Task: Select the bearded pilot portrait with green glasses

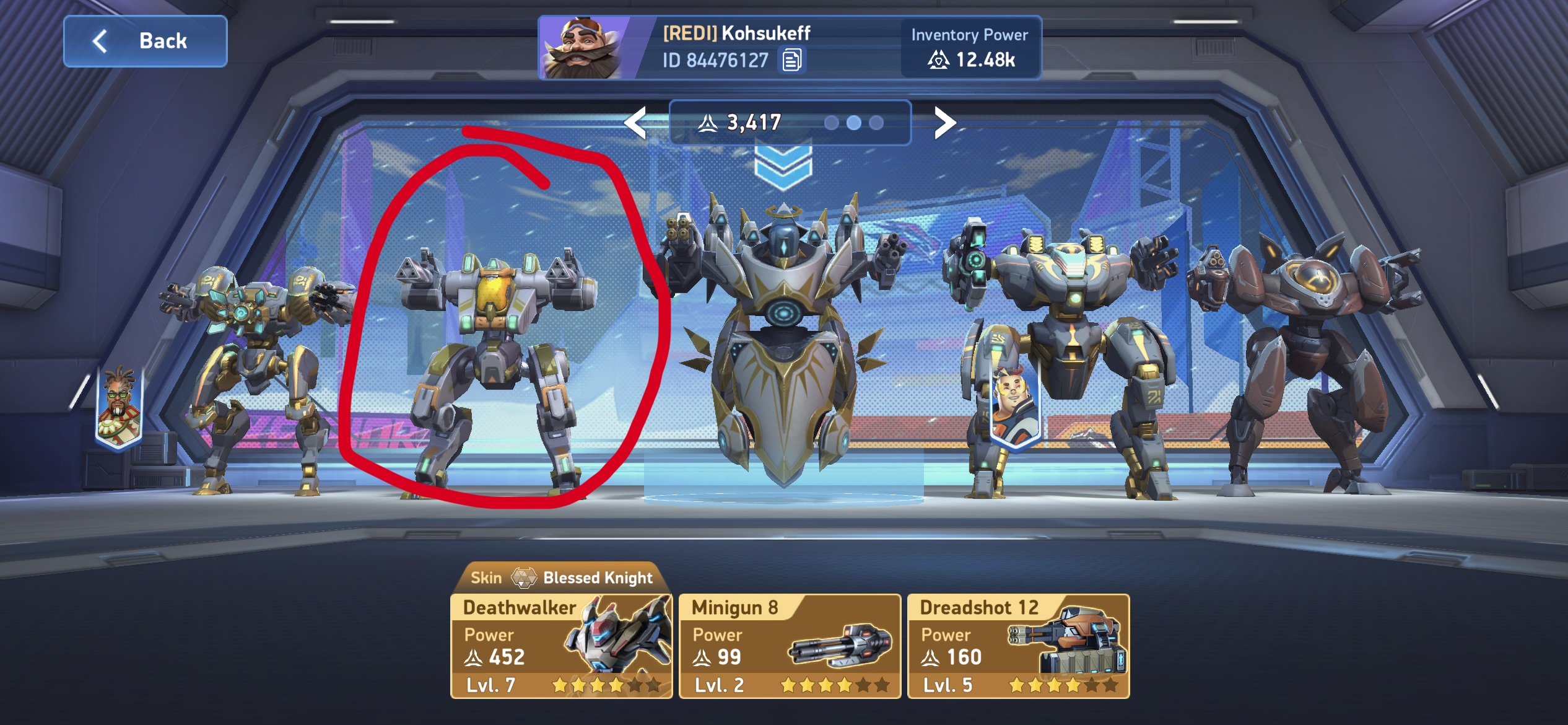Action: point(119,406)
